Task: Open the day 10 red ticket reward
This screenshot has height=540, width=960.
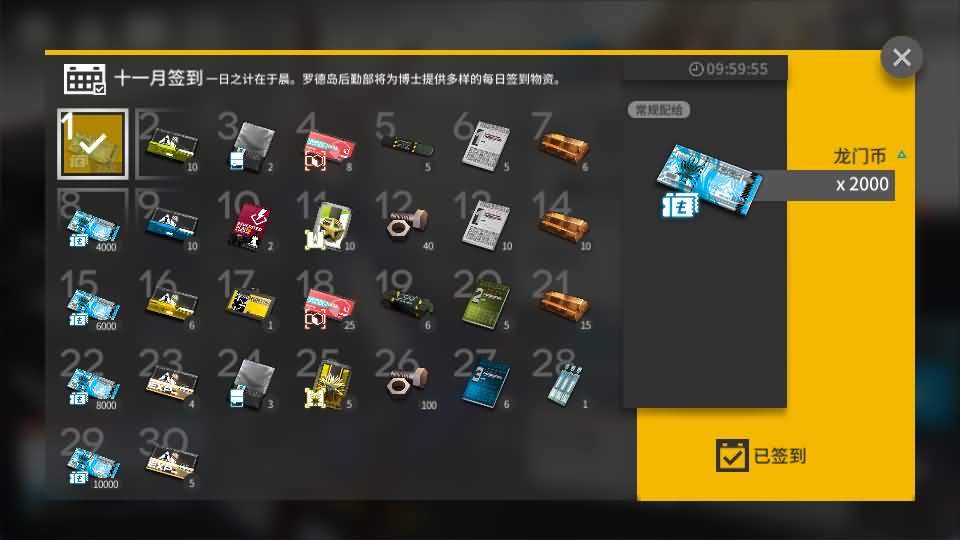Action: [250, 222]
